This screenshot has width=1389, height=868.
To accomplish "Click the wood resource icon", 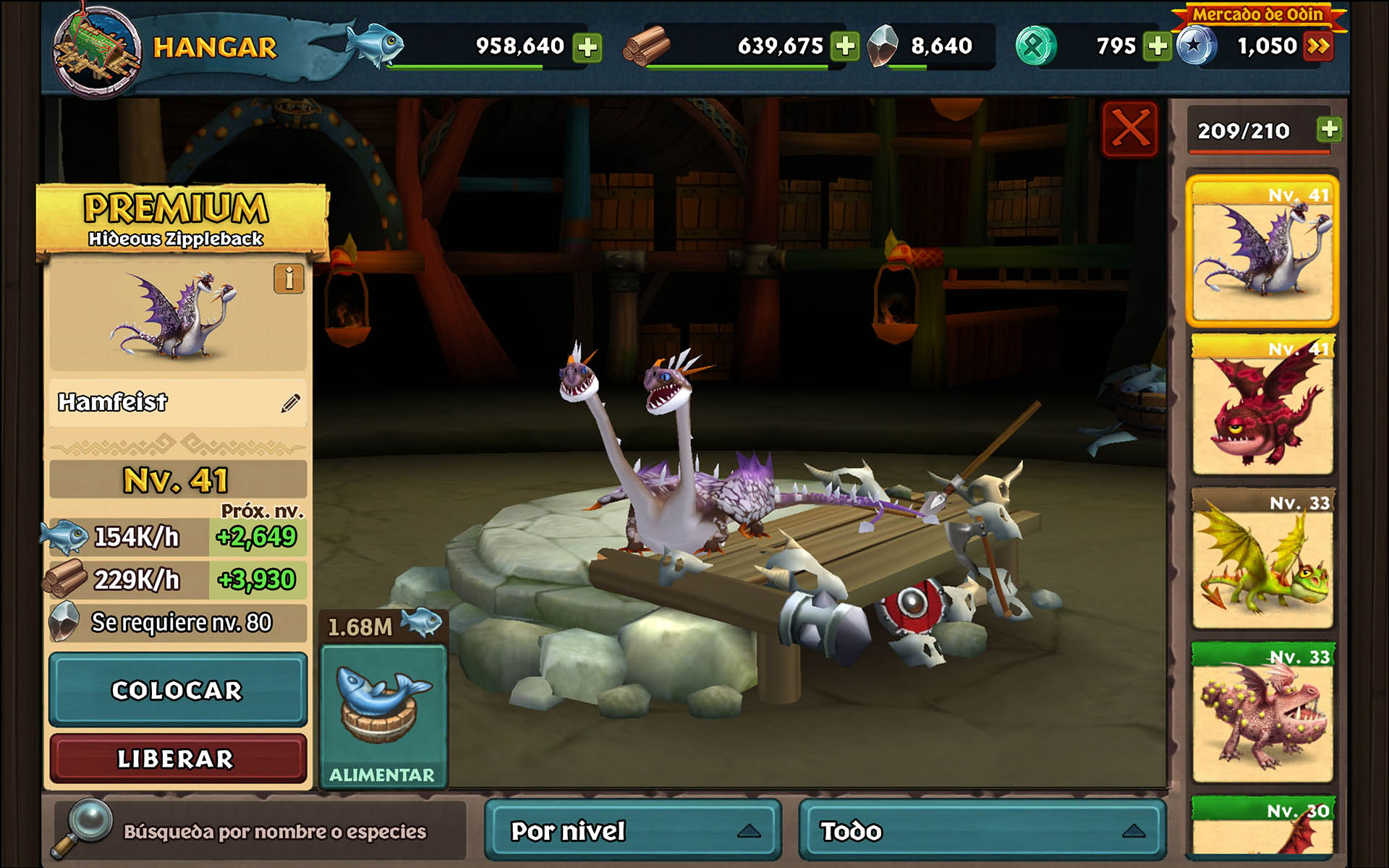I will [x=647, y=45].
